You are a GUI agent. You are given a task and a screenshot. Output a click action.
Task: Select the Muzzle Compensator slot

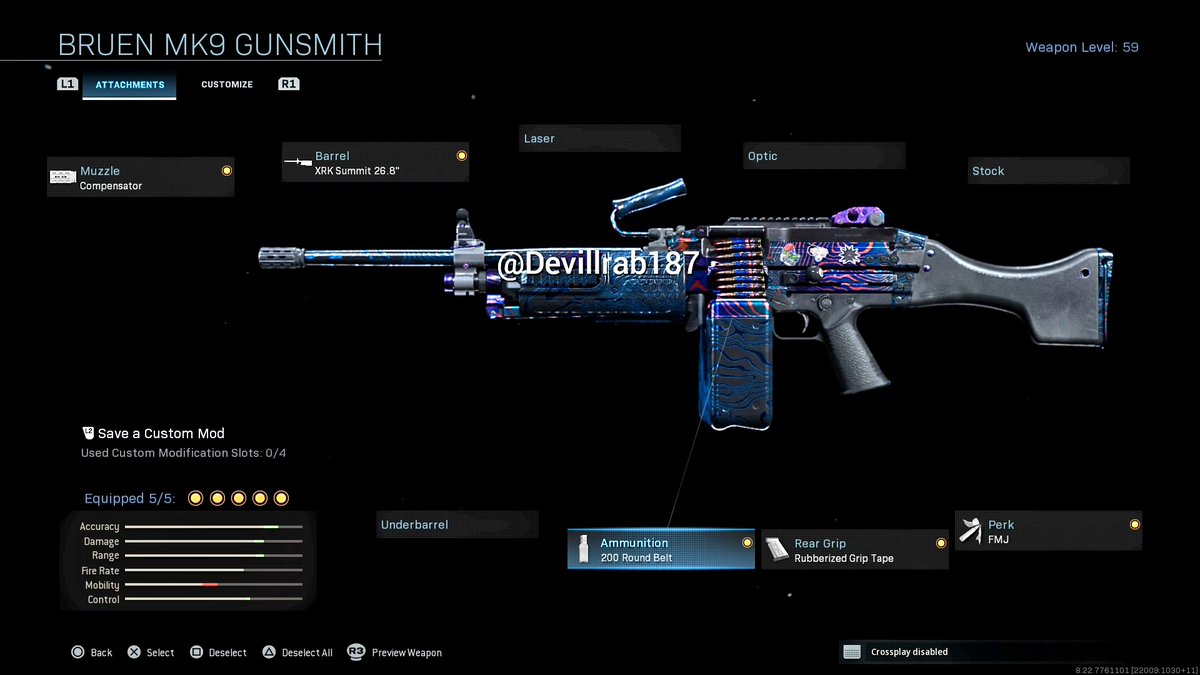(x=141, y=178)
